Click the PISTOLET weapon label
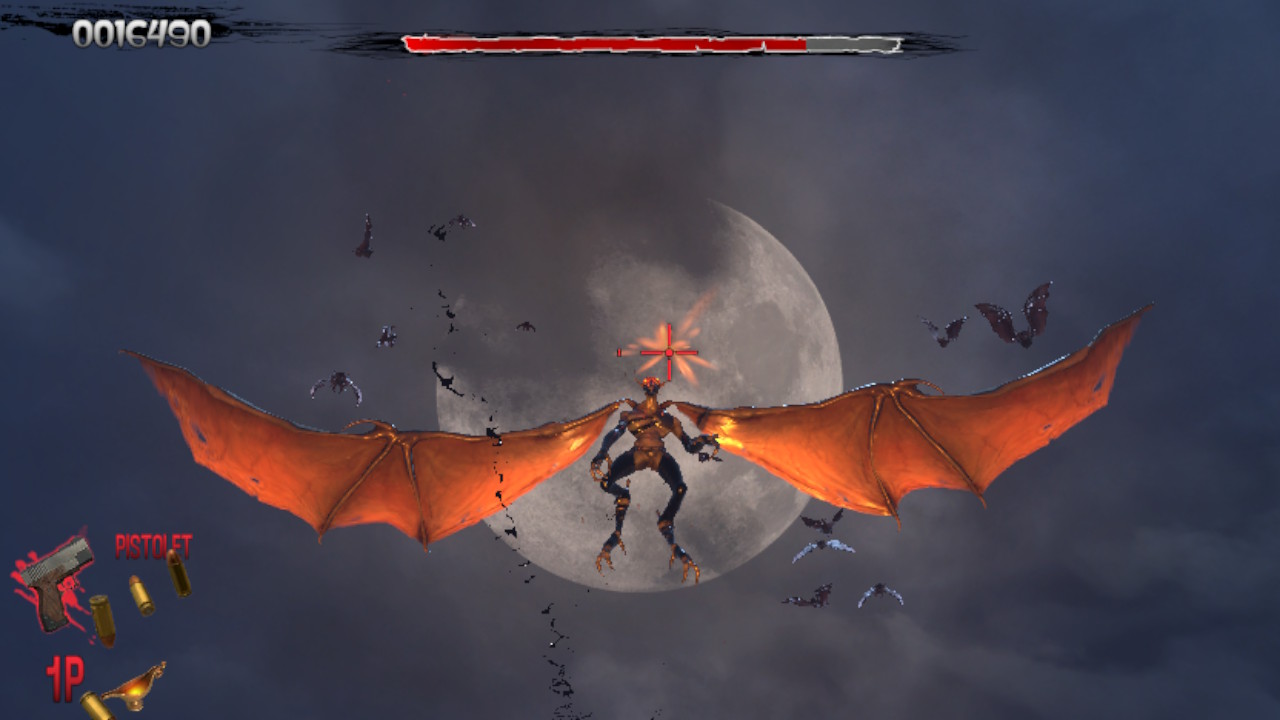The image size is (1280, 720). pos(154,544)
